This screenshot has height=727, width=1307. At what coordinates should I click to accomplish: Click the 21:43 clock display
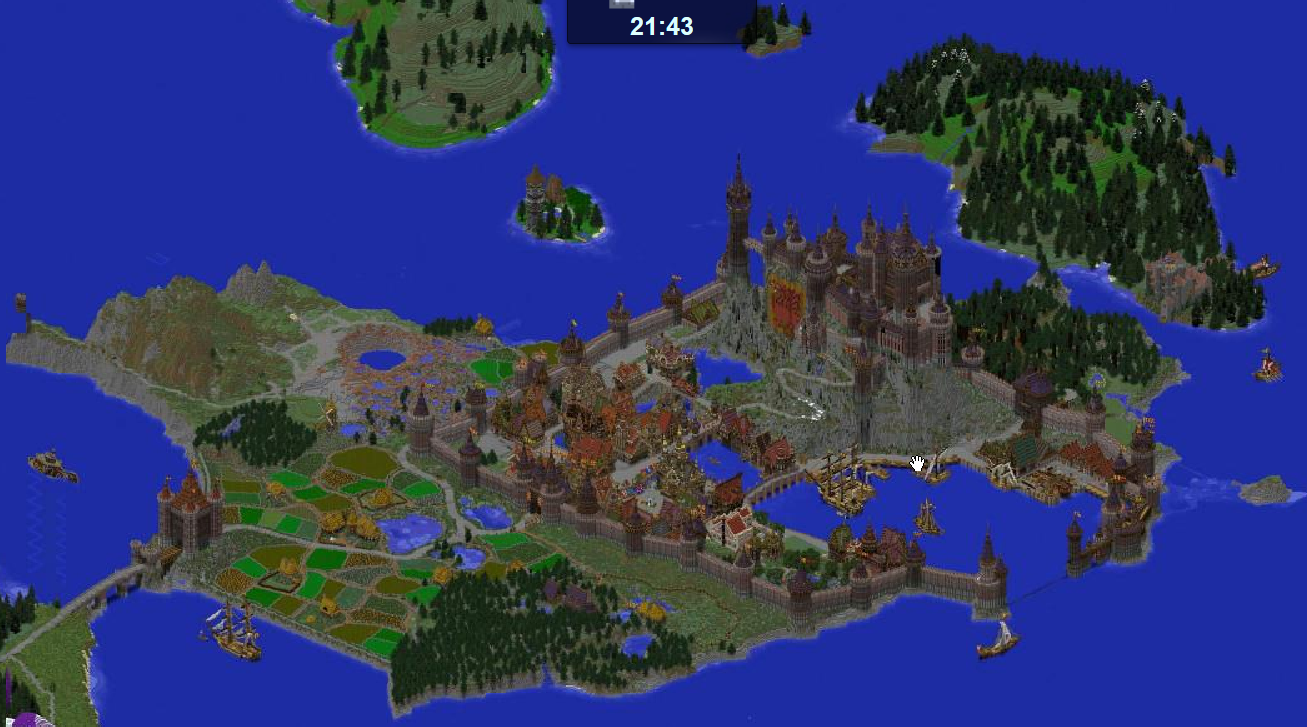click(662, 25)
